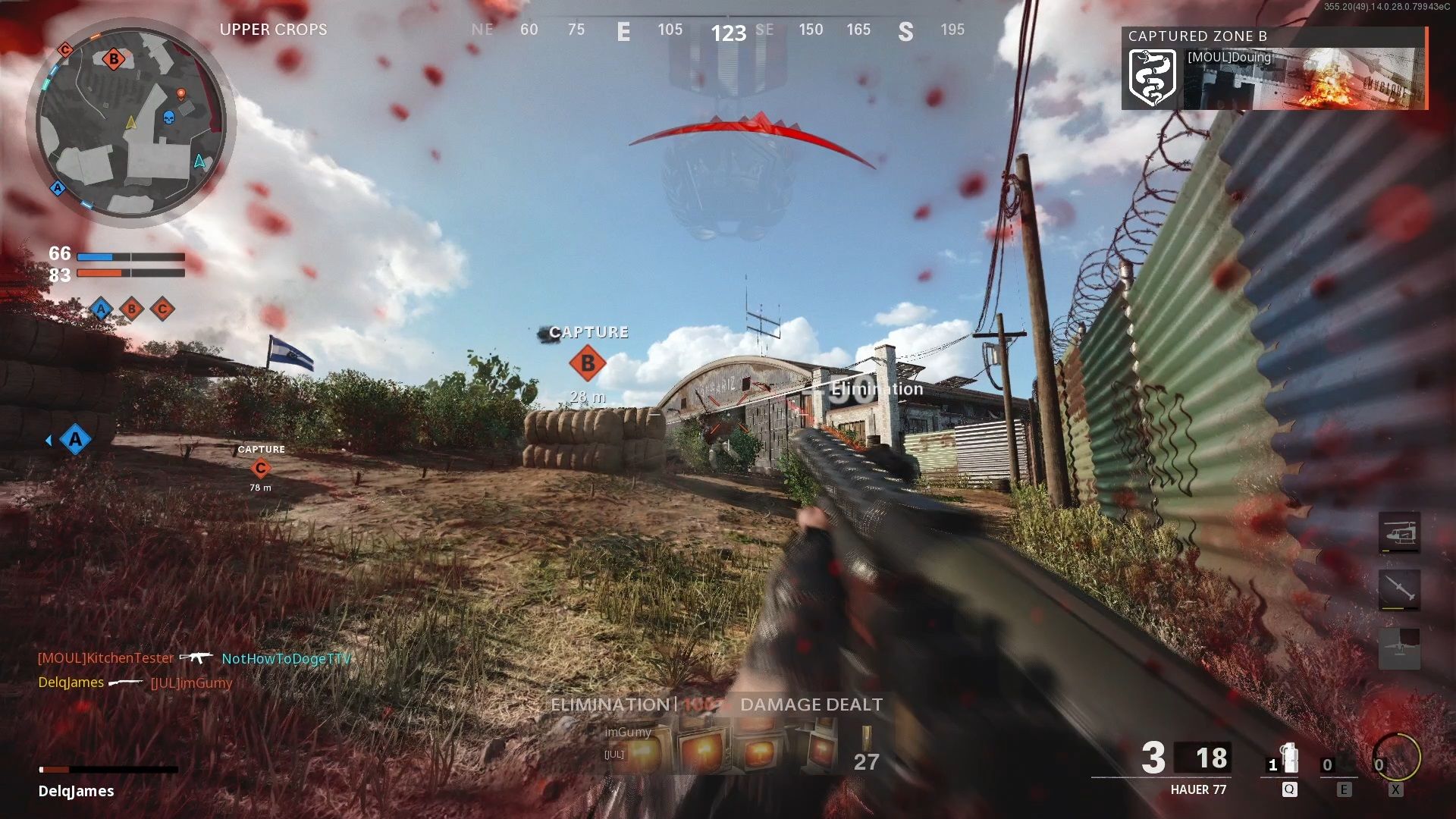1456x819 pixels.
Task: Select the friendly A objective diamond
Action: [x=74, y=440]
